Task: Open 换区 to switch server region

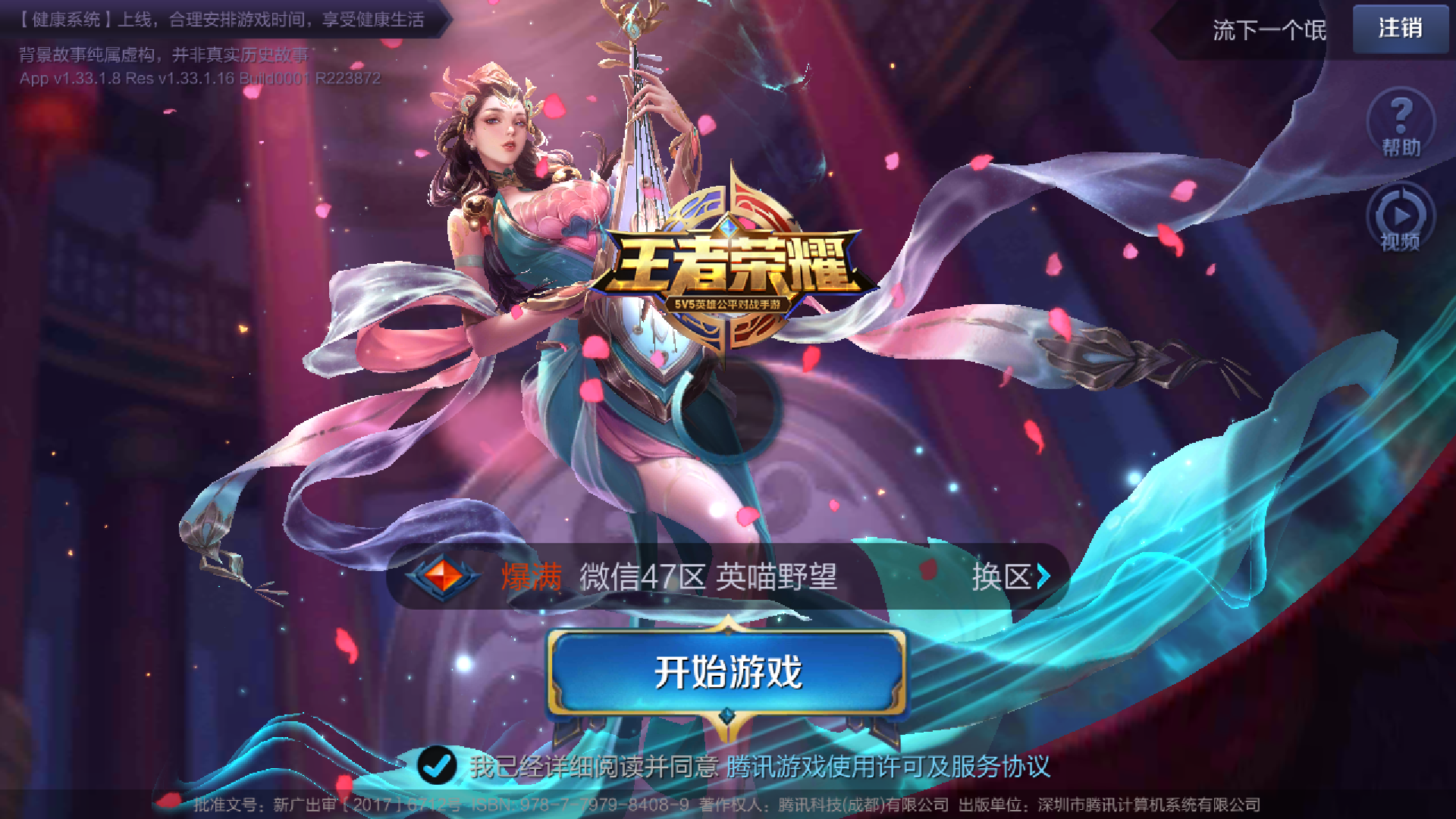Action: tap(1003, 578)
